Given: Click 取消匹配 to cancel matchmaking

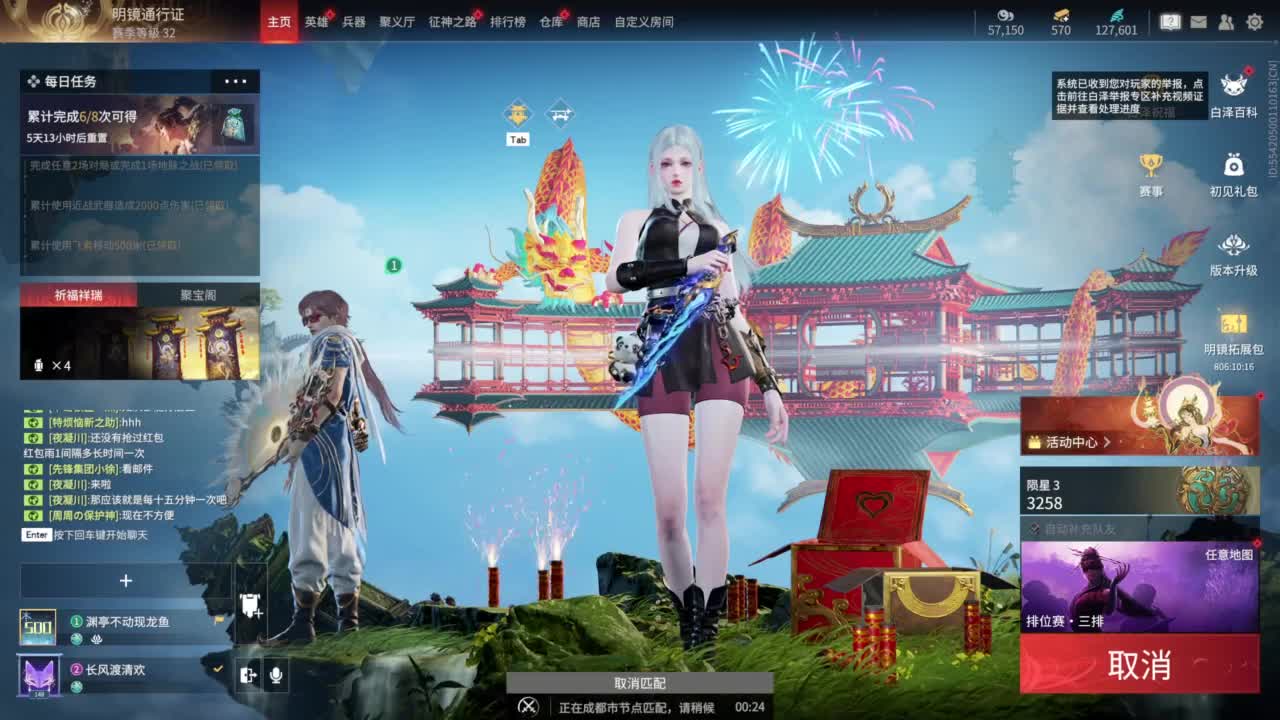Looking at the screenshot, I should pyautogui.click(x=640, y=682).
